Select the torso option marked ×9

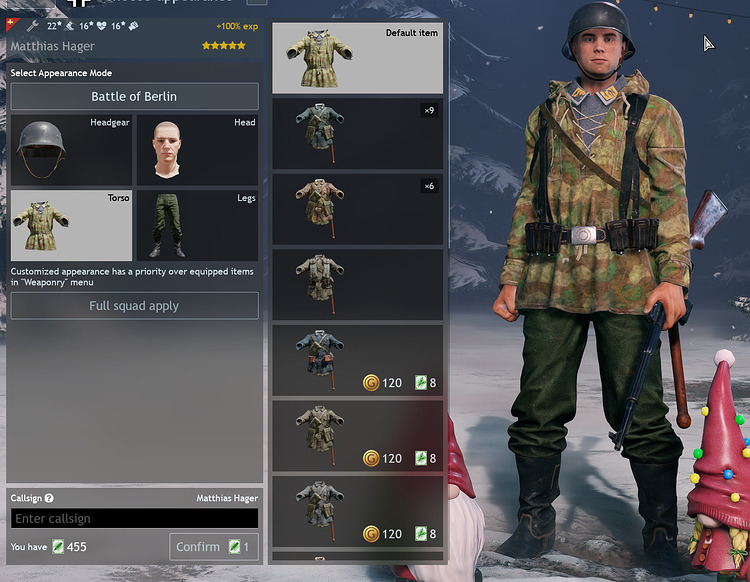pyautogui.click(x=357, y=133)
